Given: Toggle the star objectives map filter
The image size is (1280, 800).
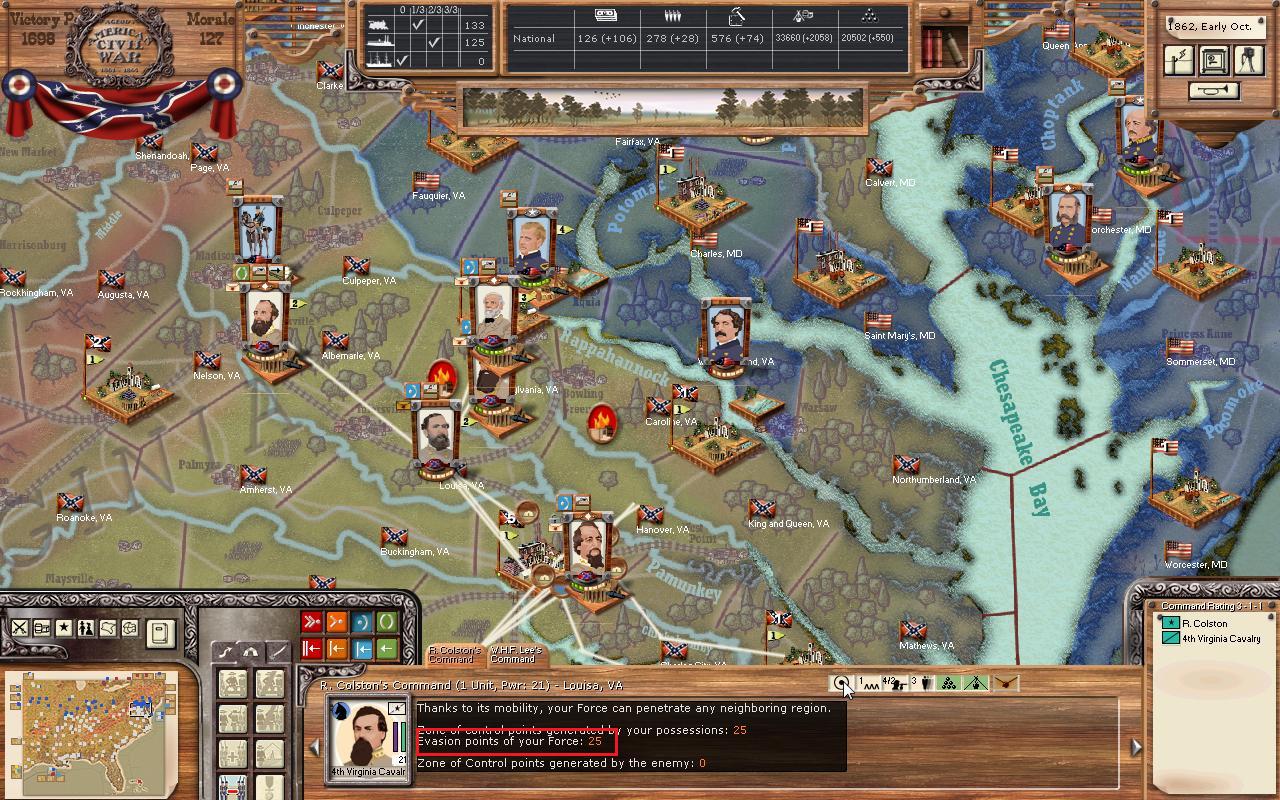Looking at the screenshot, I should [x=63, y=628].
